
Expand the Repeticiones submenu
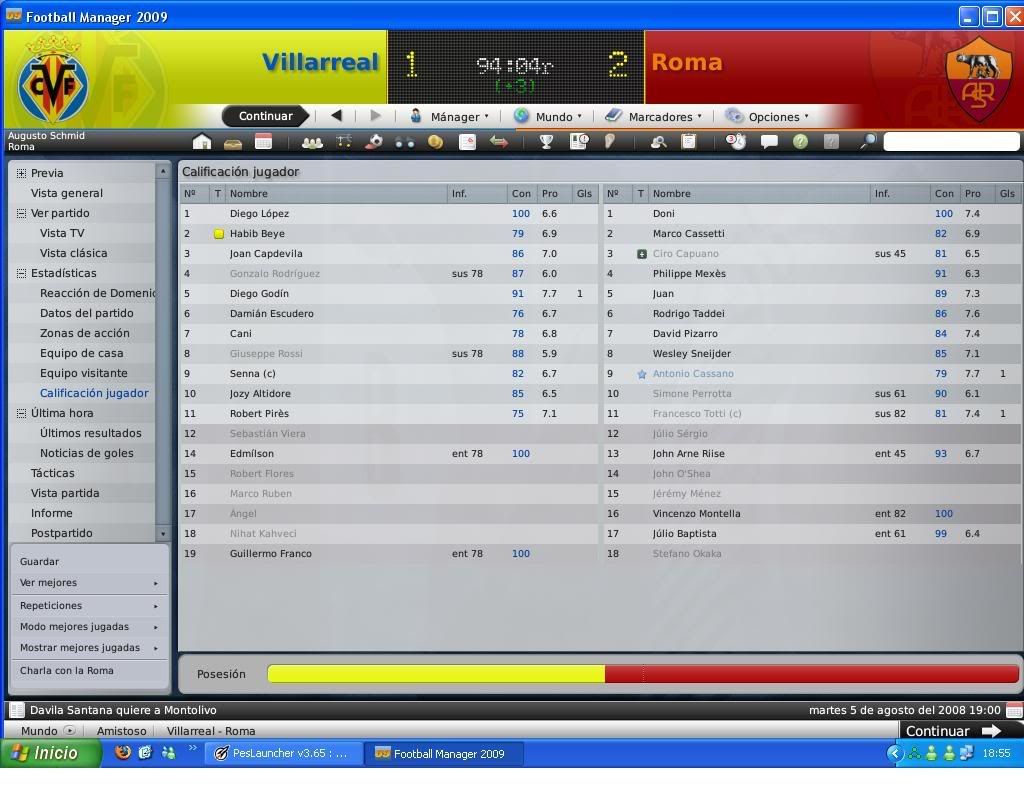(x=88, y=606)
